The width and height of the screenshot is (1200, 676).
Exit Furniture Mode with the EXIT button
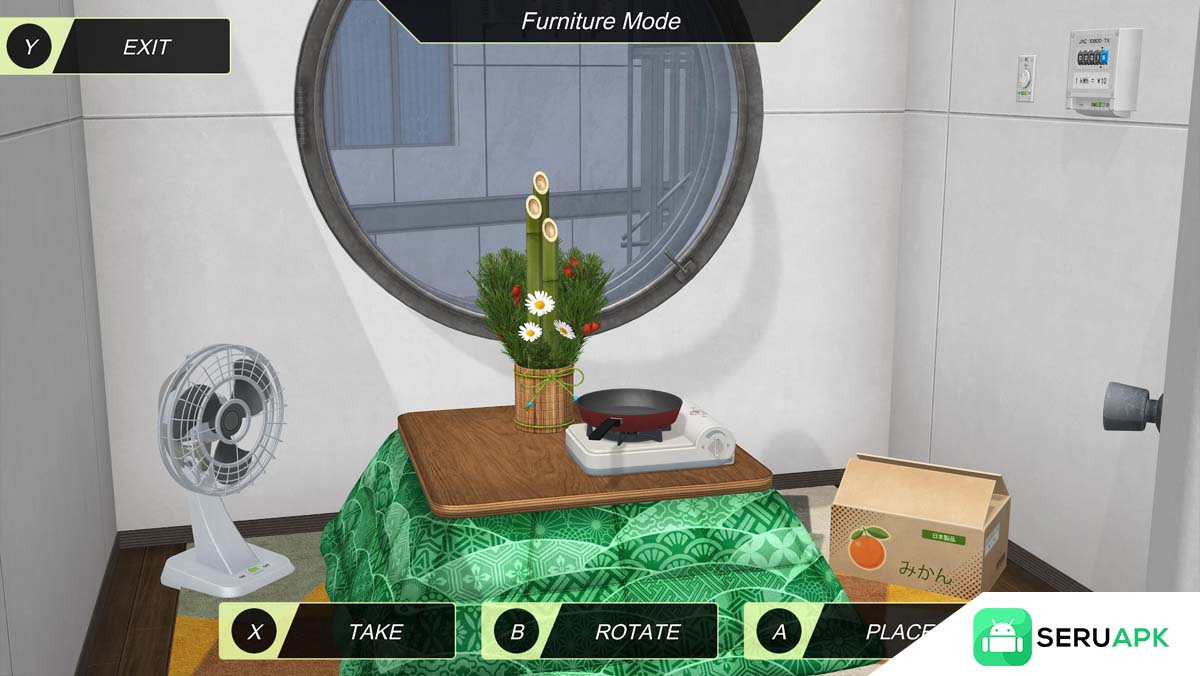(x=118, y=47)
